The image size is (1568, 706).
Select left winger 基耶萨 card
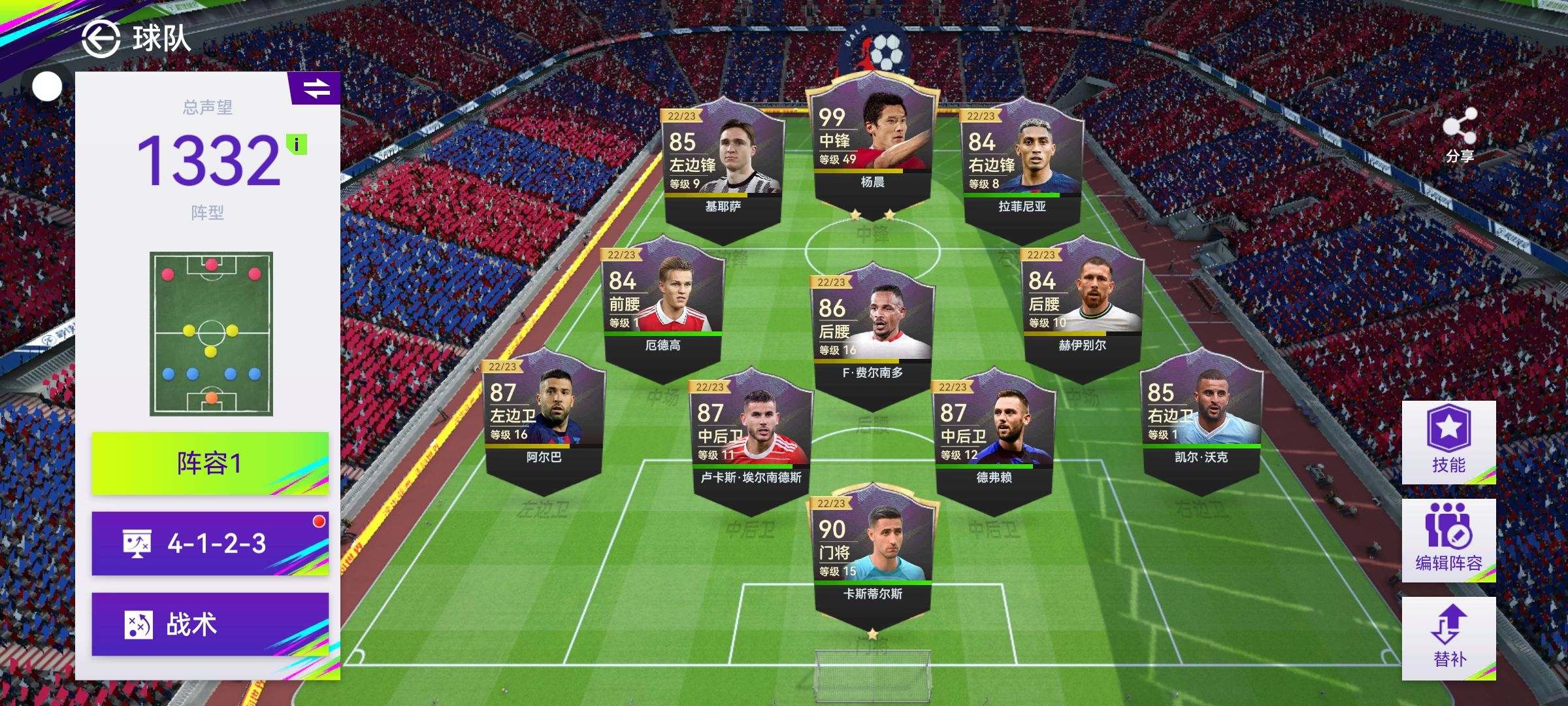(x=723, y=163)
